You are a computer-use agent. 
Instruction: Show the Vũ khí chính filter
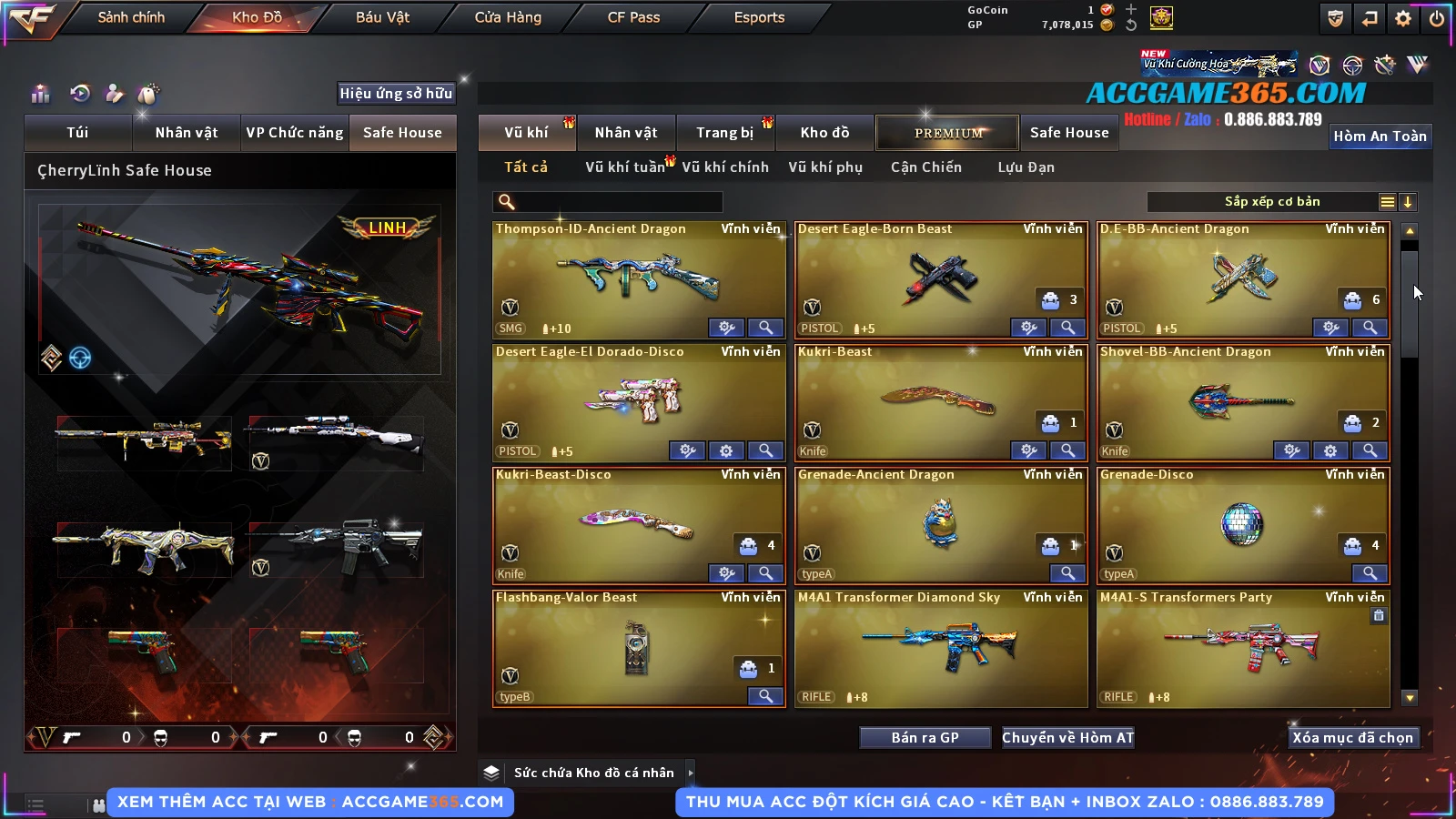pos(725,167)
